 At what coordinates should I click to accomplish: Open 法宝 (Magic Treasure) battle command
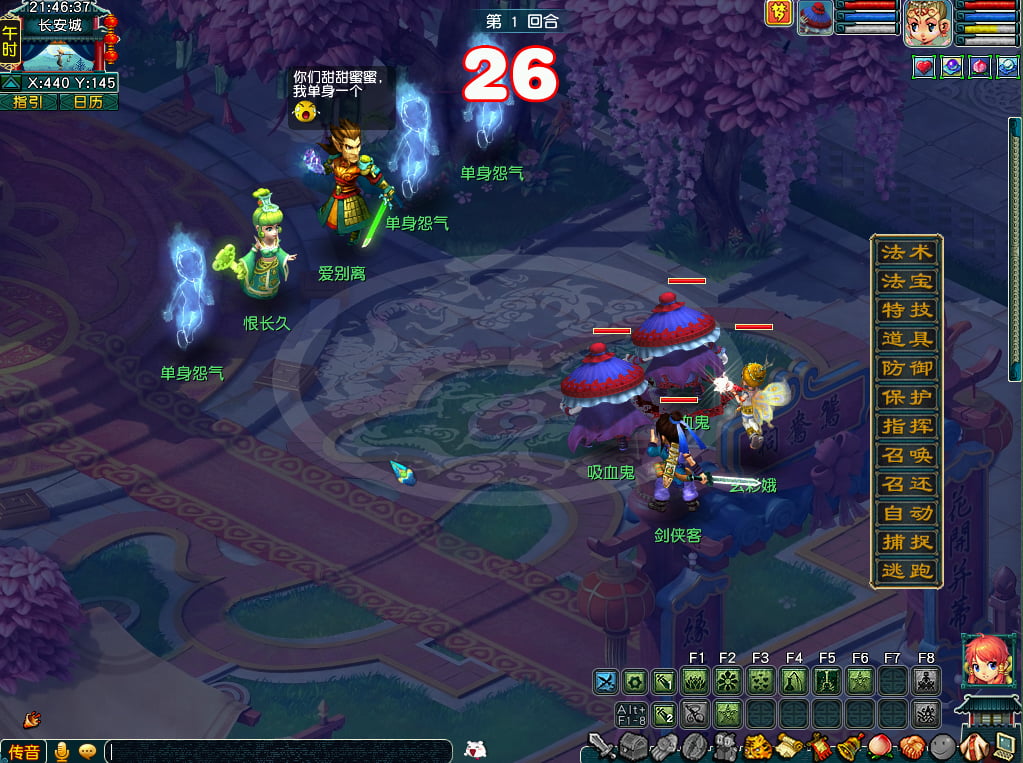click(x=906, y=281)
